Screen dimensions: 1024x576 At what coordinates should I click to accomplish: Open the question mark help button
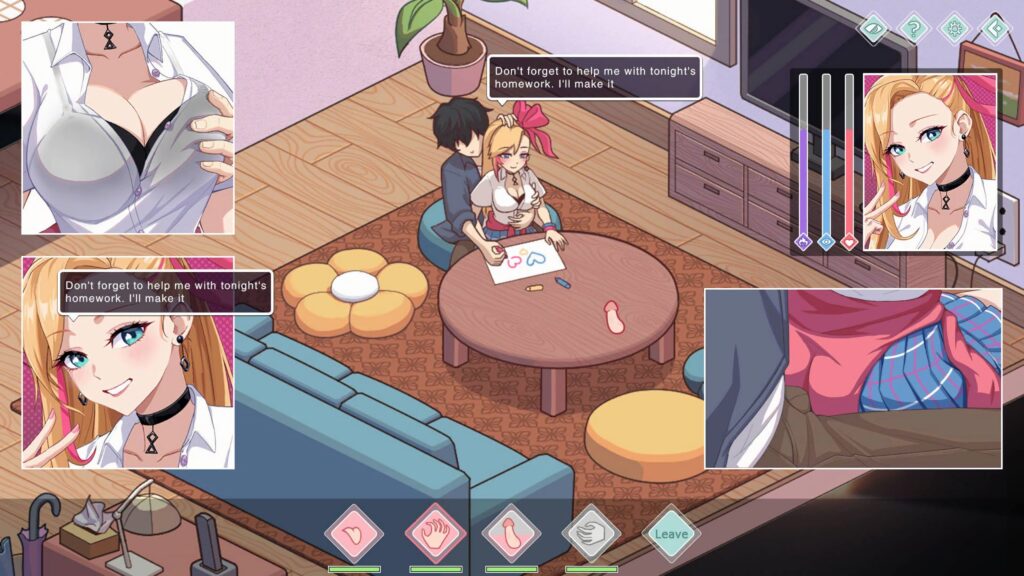pyautogui.click(x=913, y=27)
